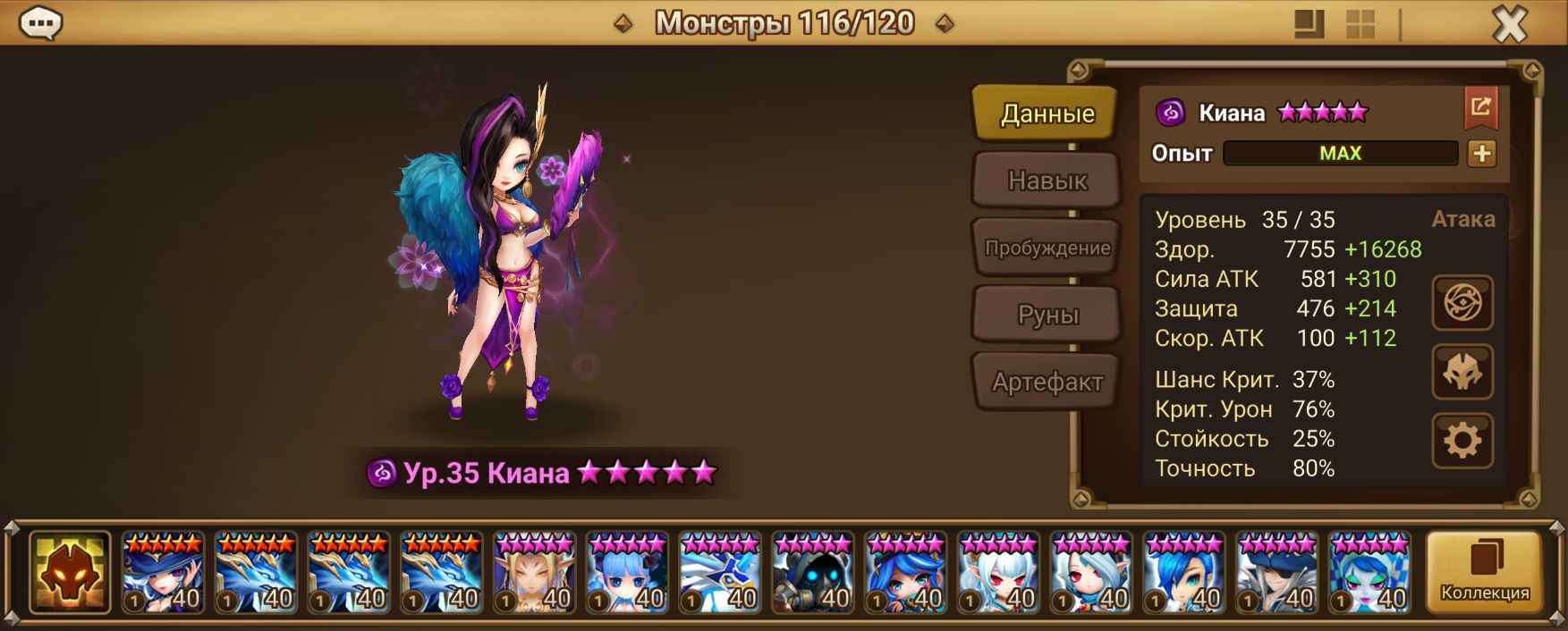Open the Пробуждение tab
1568x631 pixels.
(1047, 248)
